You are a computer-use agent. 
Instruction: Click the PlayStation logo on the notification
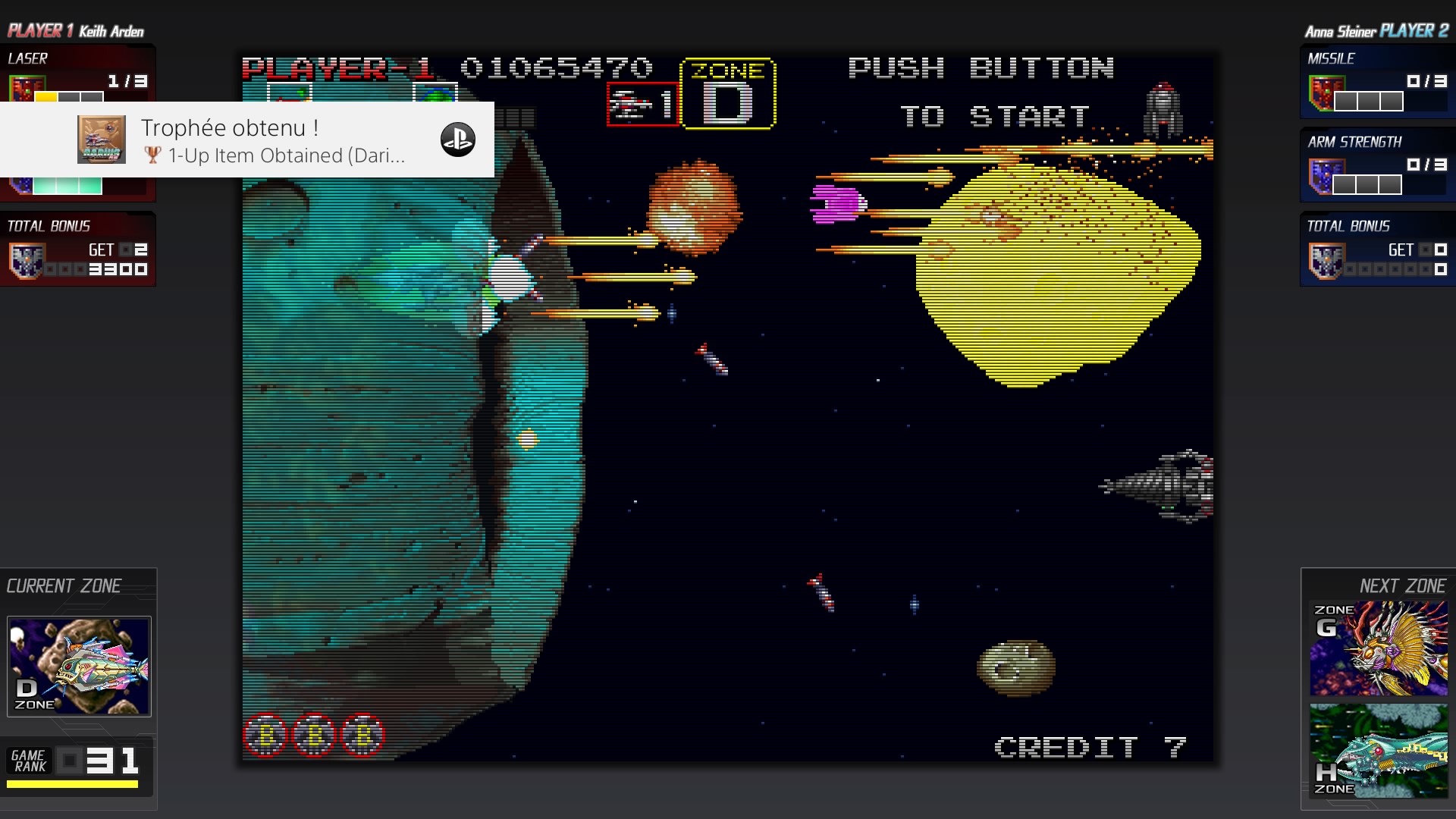click(x=457, y=140)
